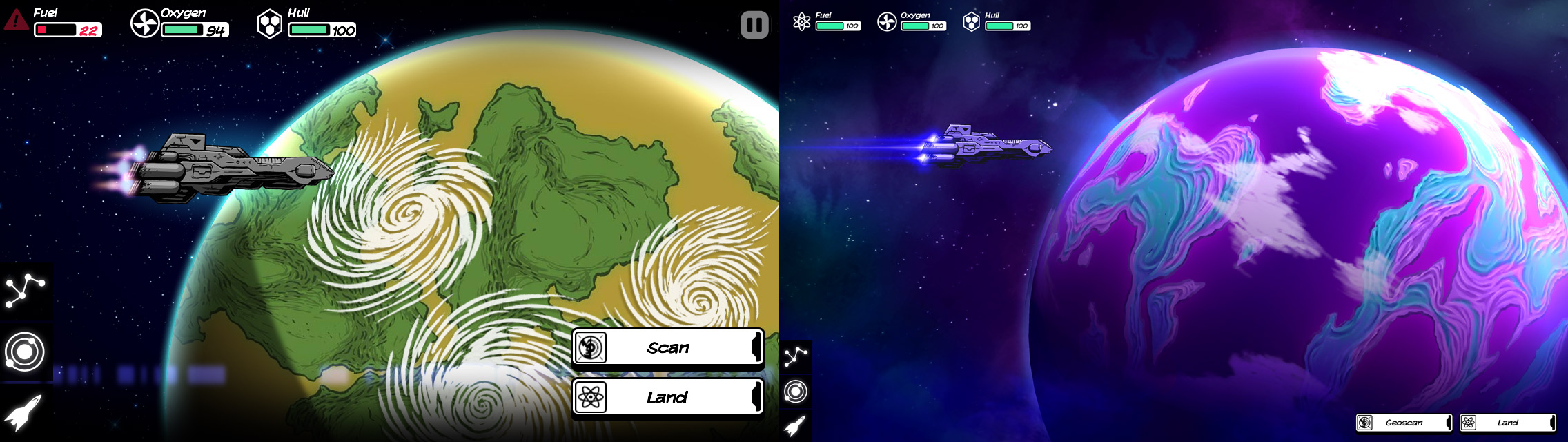Select the rocket ship icon in green planet view
1568x442 pixels.
[24, 412]
